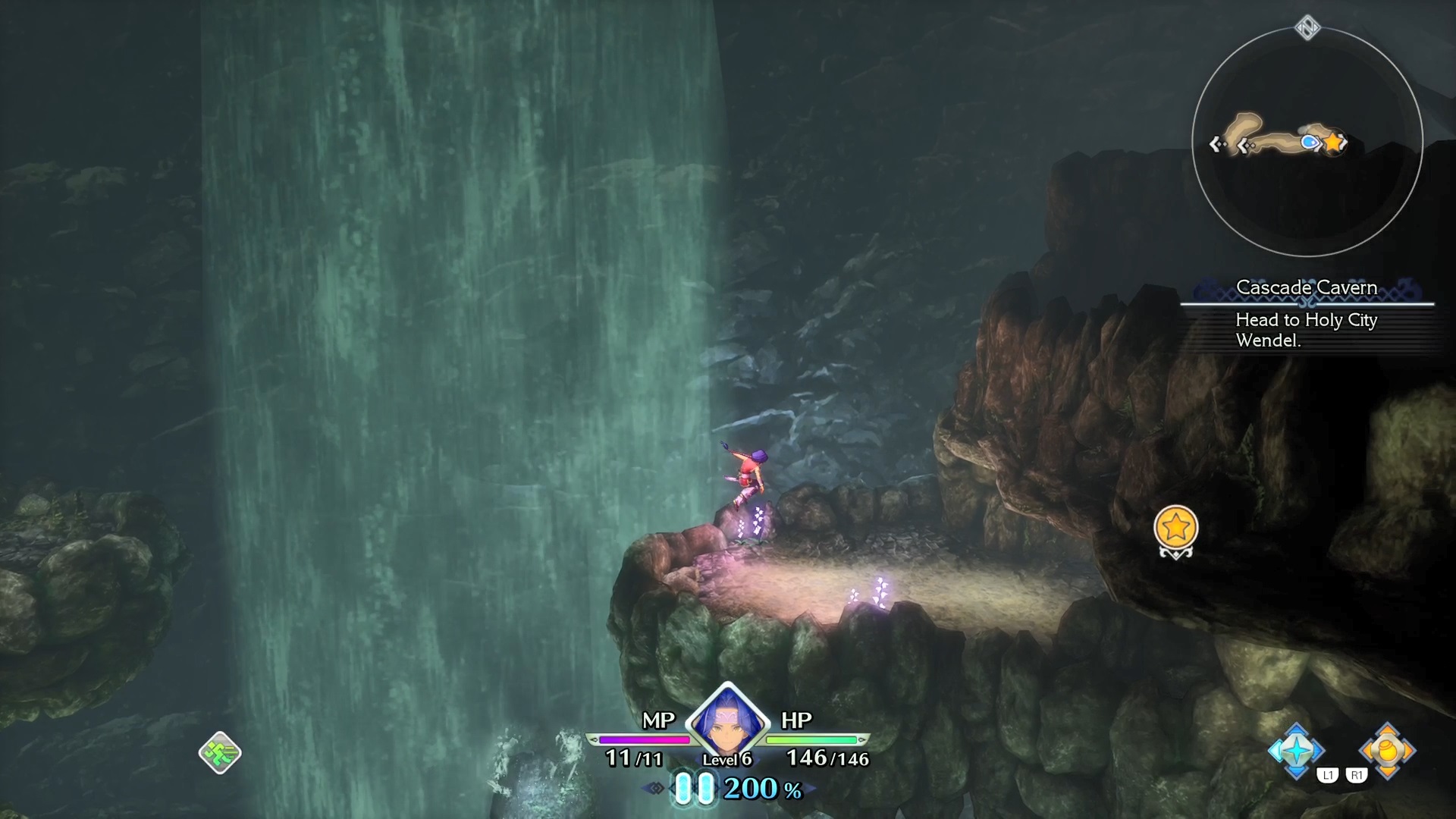Select the blue-haired character portrait
The height and width of the screenshot is (819, 1456).
click(726, 720)
